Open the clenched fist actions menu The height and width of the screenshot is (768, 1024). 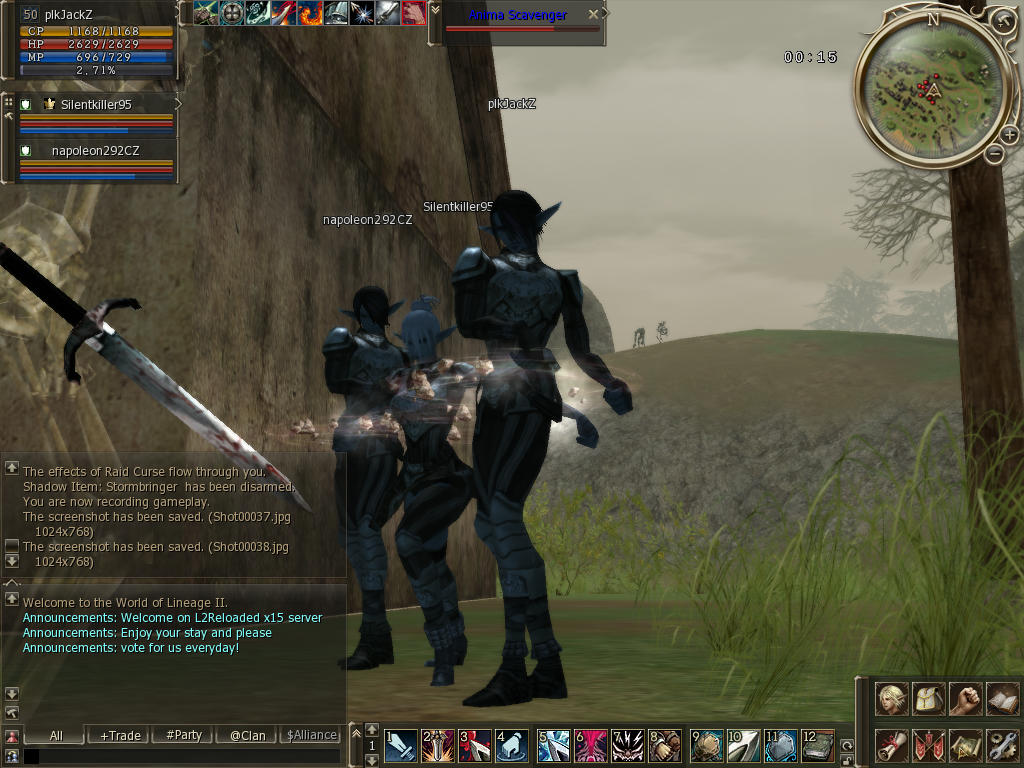coord(965,698)
